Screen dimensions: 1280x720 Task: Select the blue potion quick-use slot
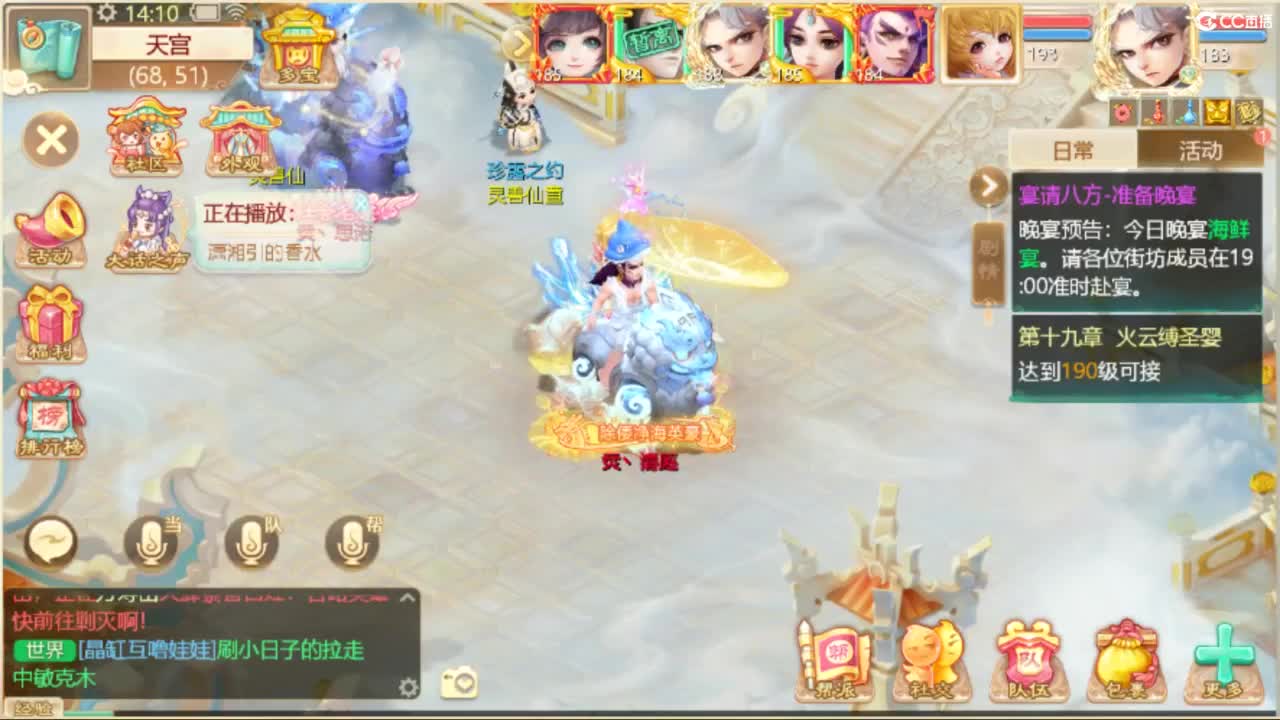tap(1186, 113)
